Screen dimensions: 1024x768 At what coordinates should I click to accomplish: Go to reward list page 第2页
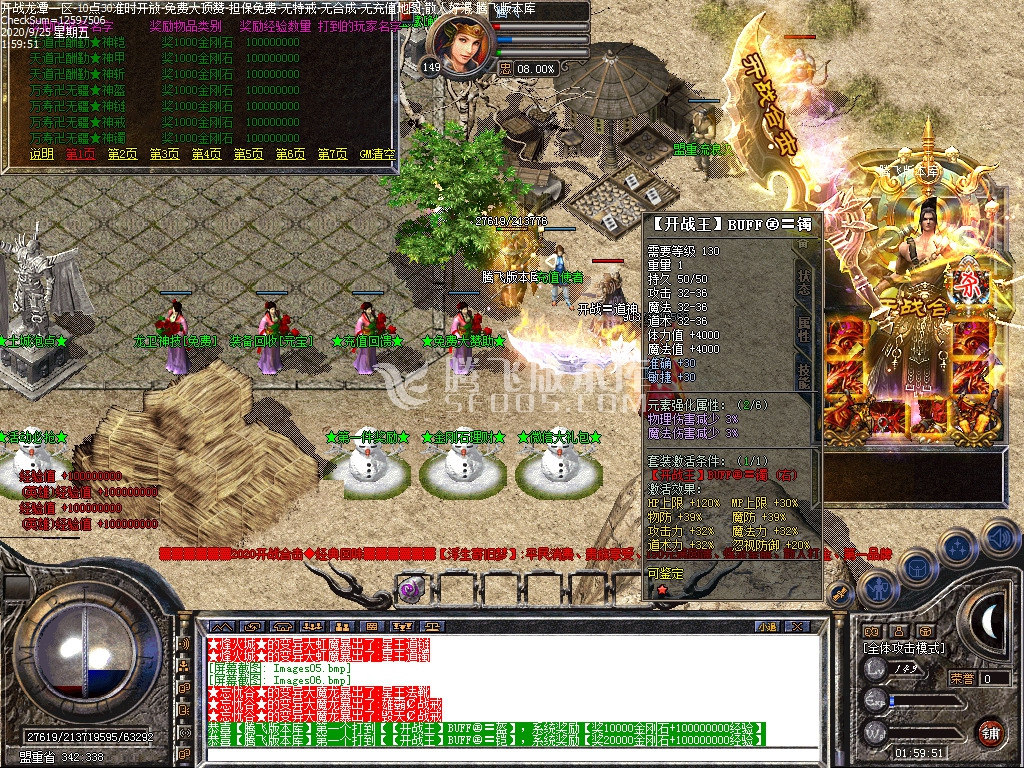click(123, 154)
